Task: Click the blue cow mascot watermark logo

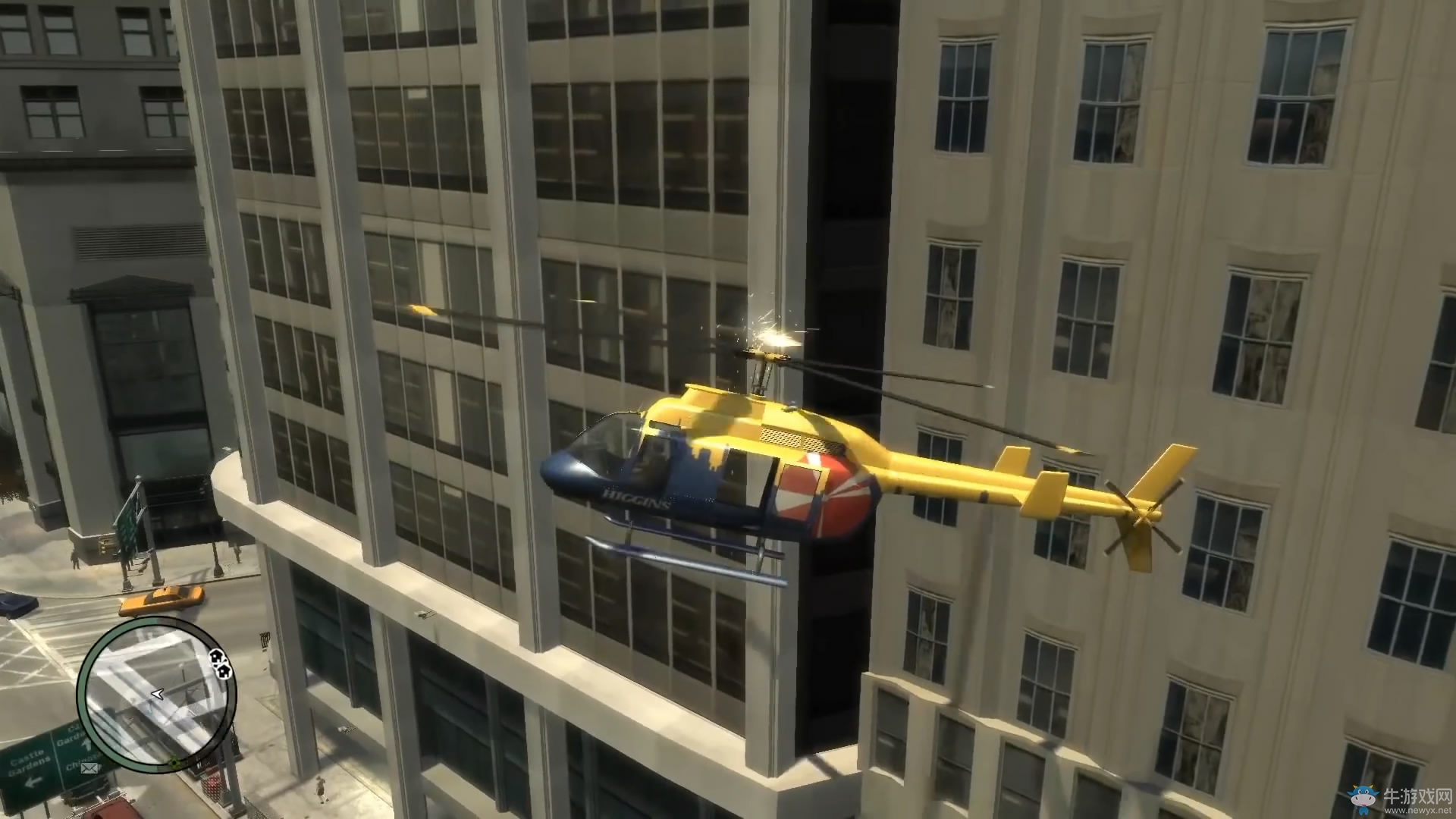Action: (x=1363, y=799)
